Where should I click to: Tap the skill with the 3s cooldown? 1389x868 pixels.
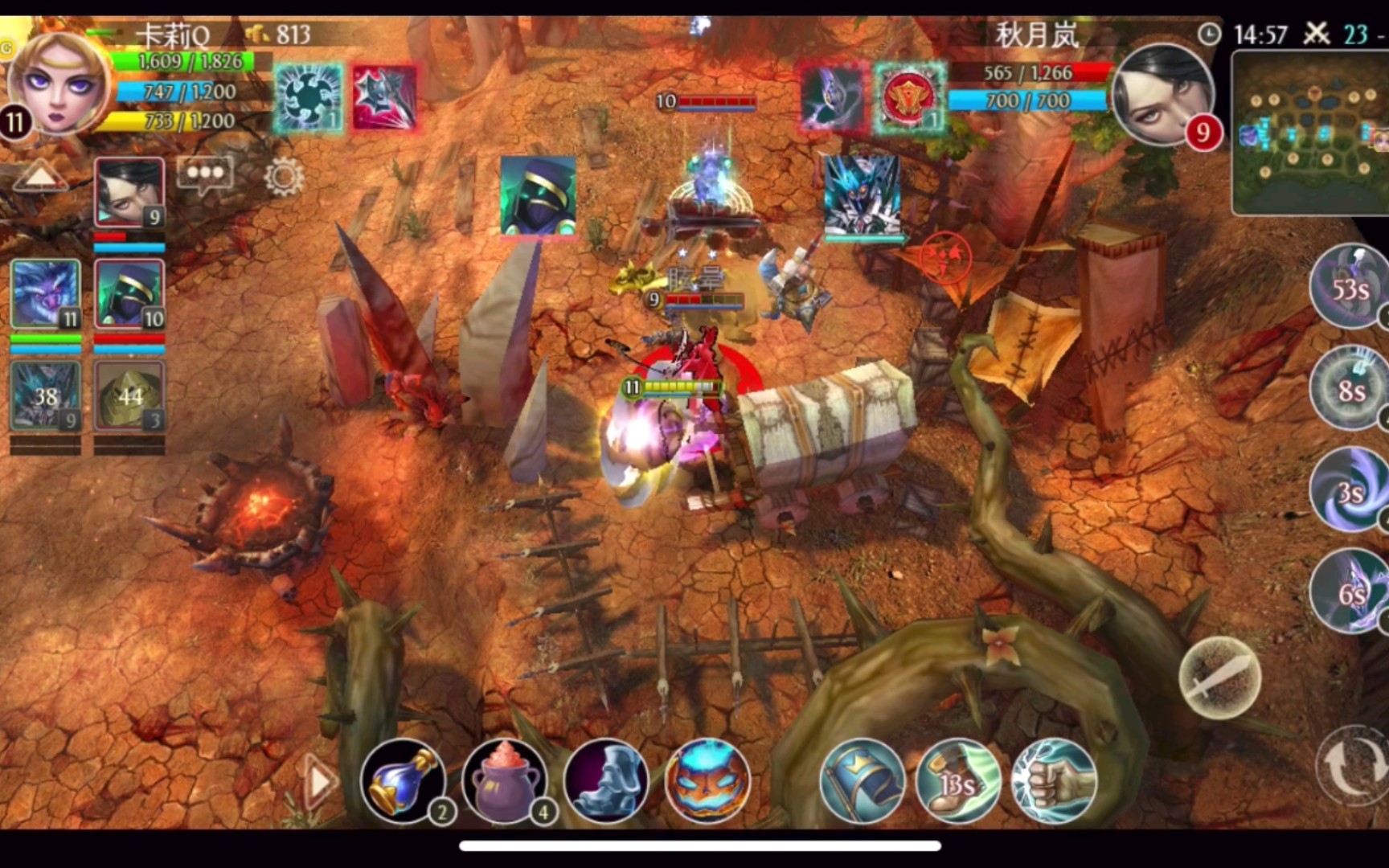pos(1350,490)
